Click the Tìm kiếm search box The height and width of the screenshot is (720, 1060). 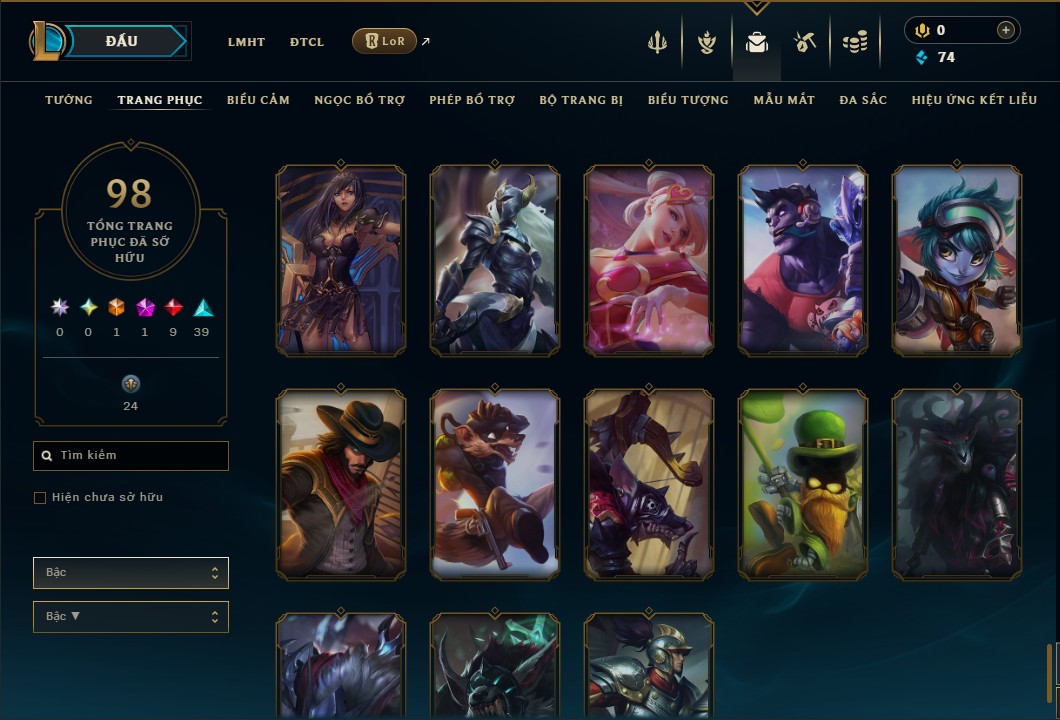click(131, 456)
